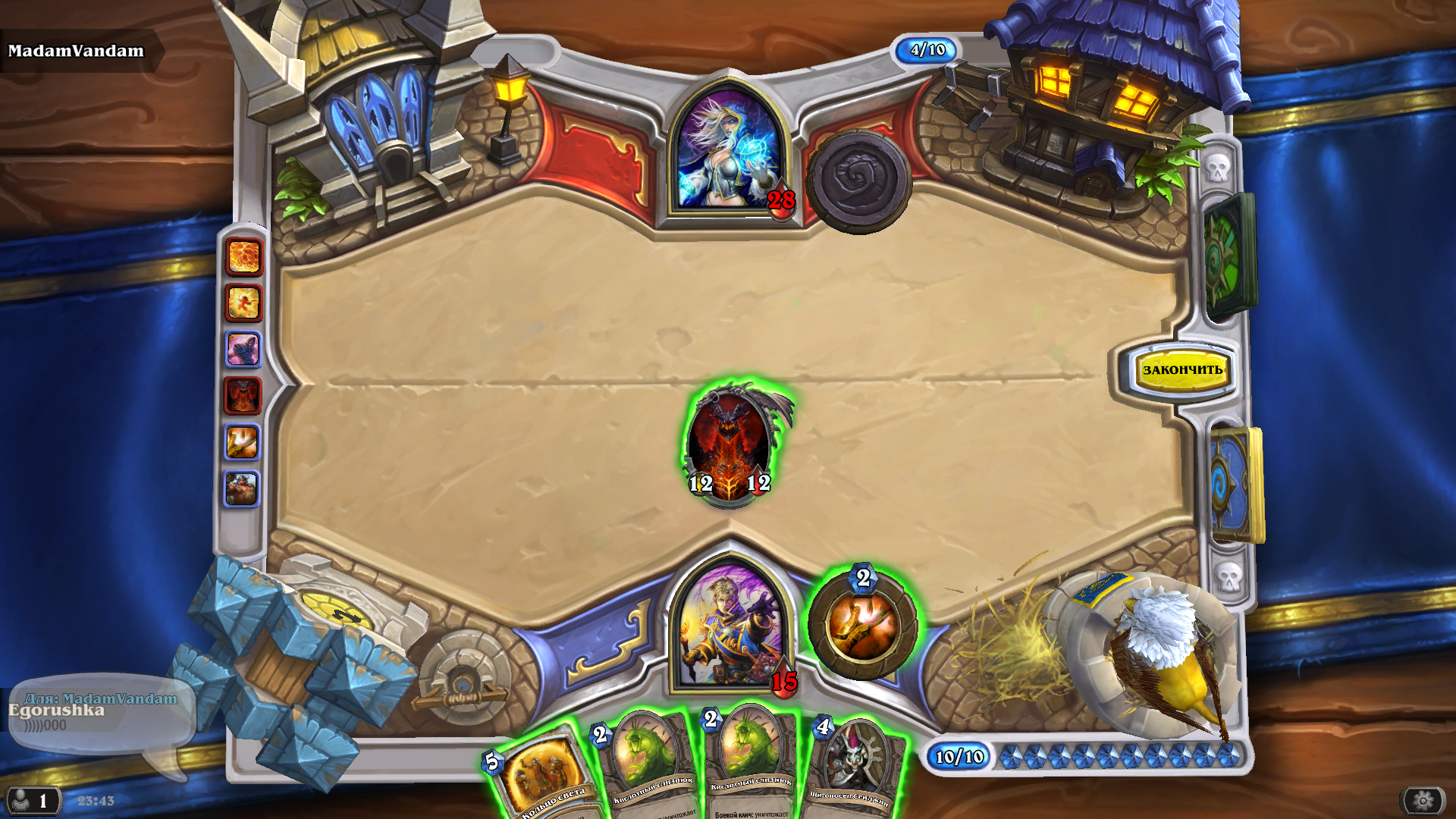
Task: Inspect the lava tile in play history
Action: (243, 257)
